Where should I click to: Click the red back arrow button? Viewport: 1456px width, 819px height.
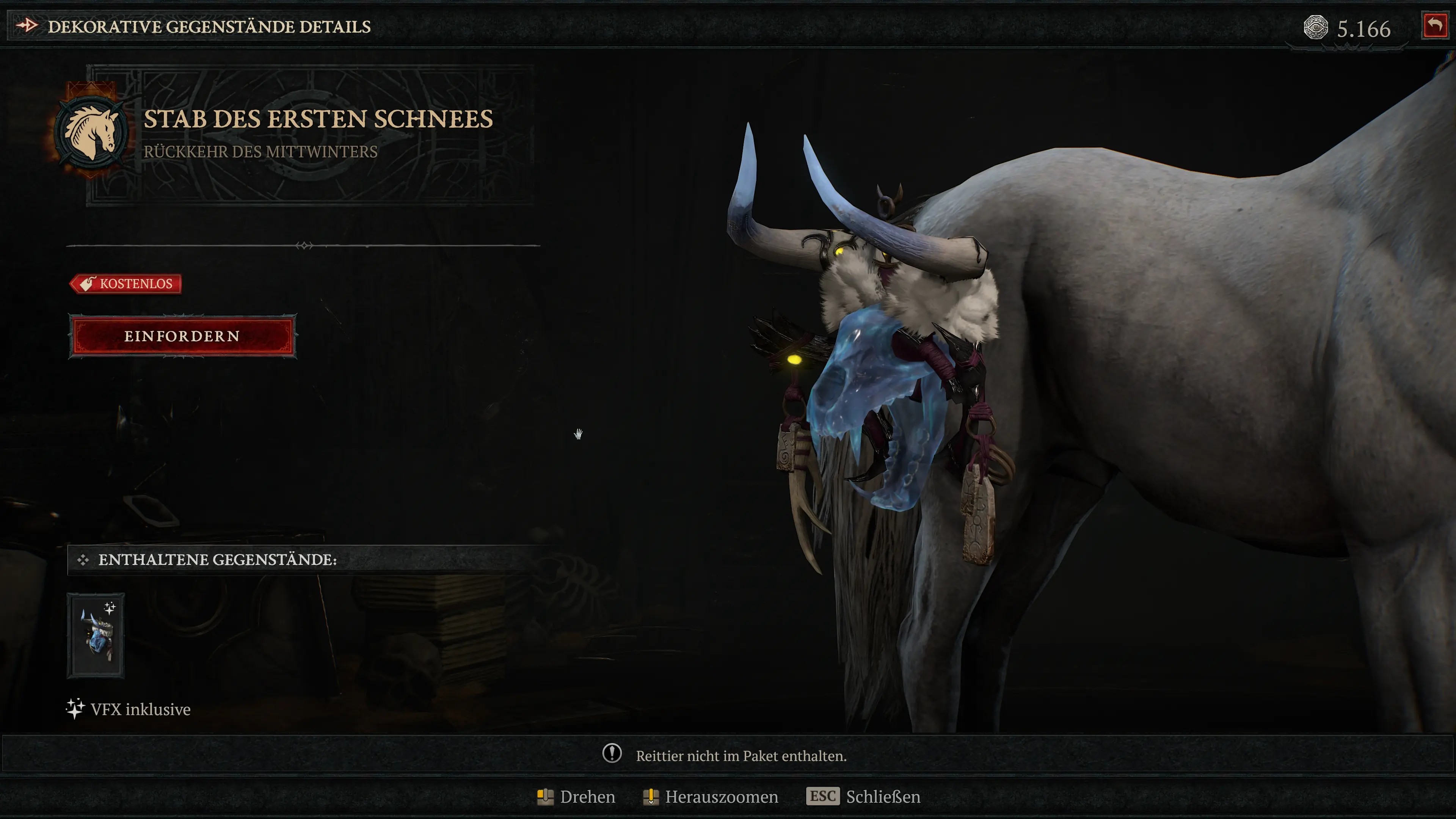pyautogui.click(x=1434, y=26)
